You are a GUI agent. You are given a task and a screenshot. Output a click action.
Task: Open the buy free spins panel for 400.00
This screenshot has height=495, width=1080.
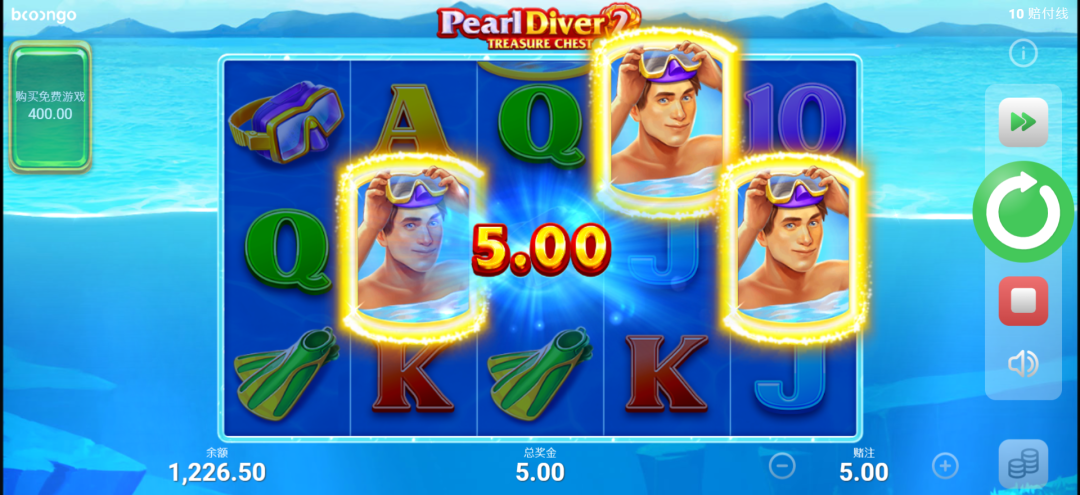point(50,105)
